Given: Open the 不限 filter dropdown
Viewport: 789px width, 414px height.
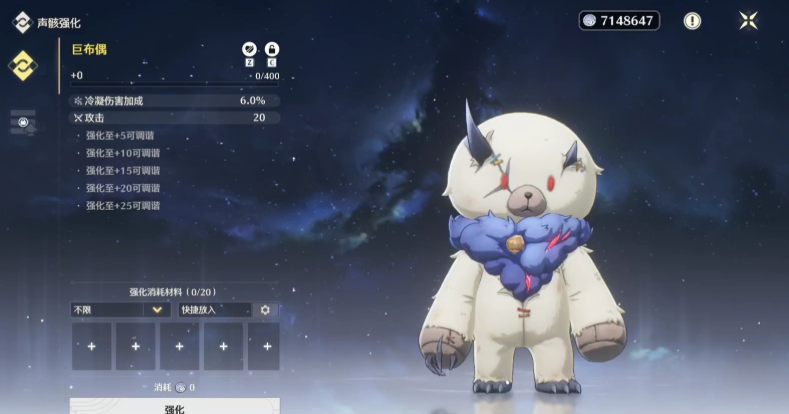Looking at the screenshot, I should pyautogui.click(x=119, y=310).
